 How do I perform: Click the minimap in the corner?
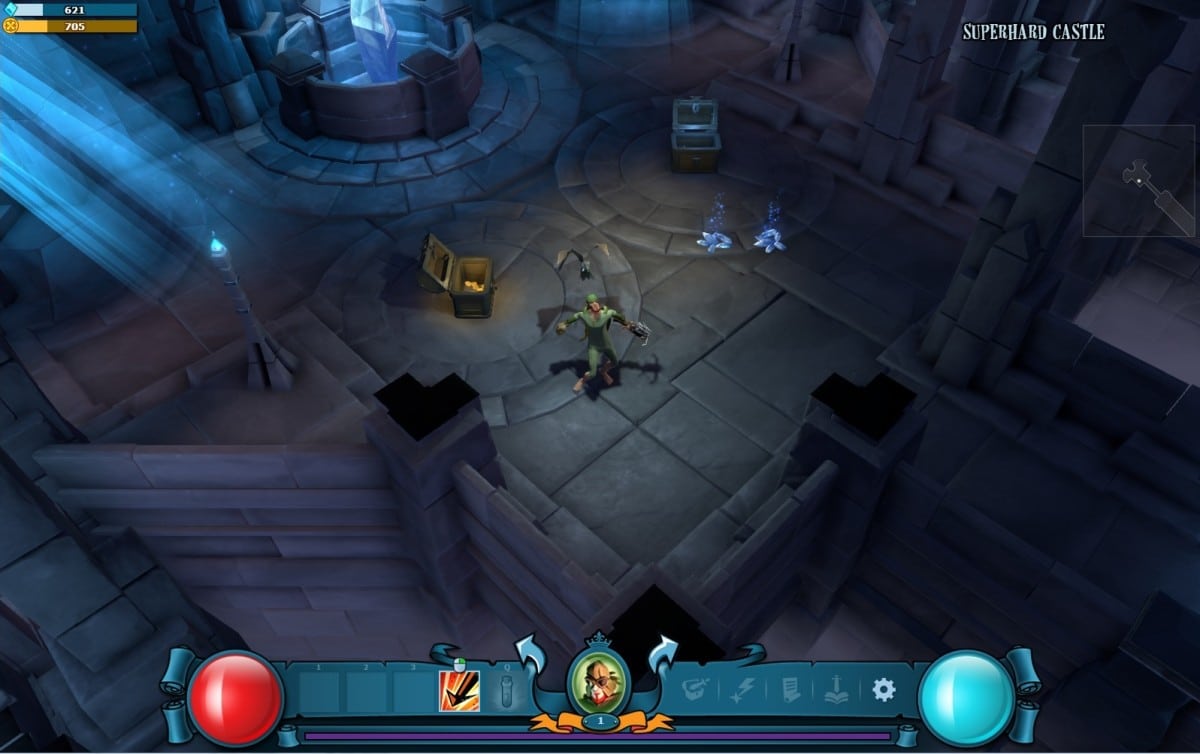(x=1138, y=180)
